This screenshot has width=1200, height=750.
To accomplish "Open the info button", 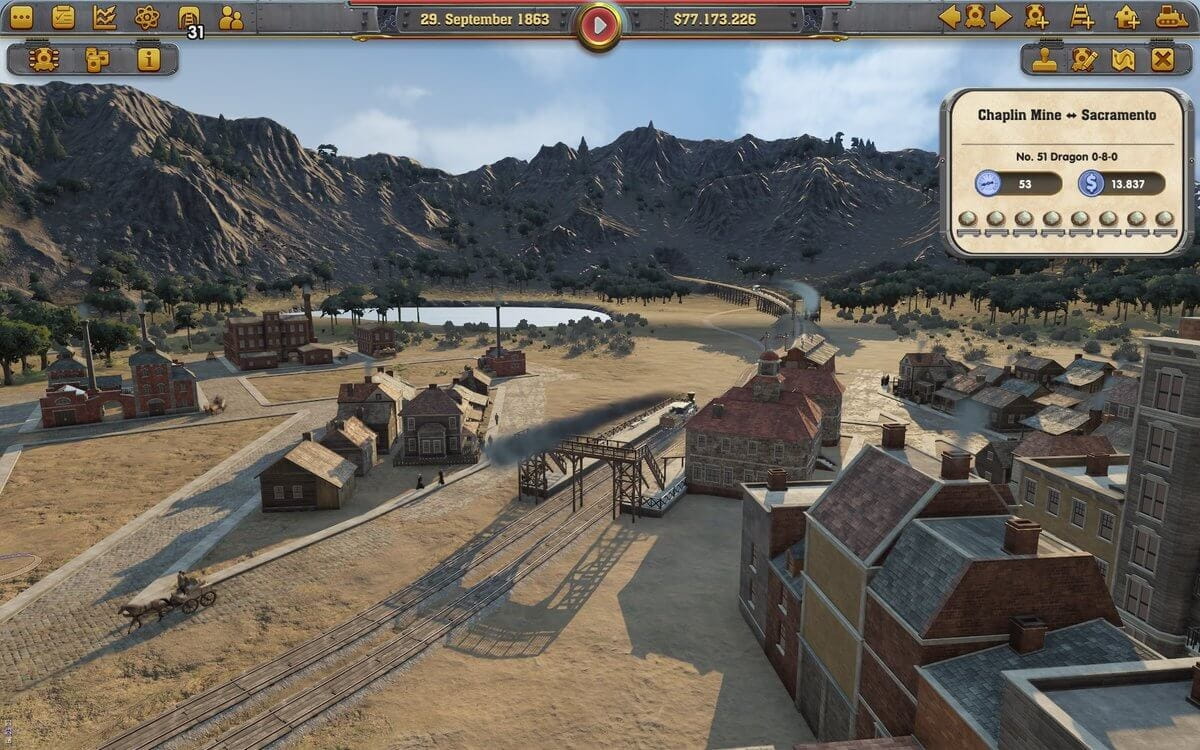I will coord(149,59).
